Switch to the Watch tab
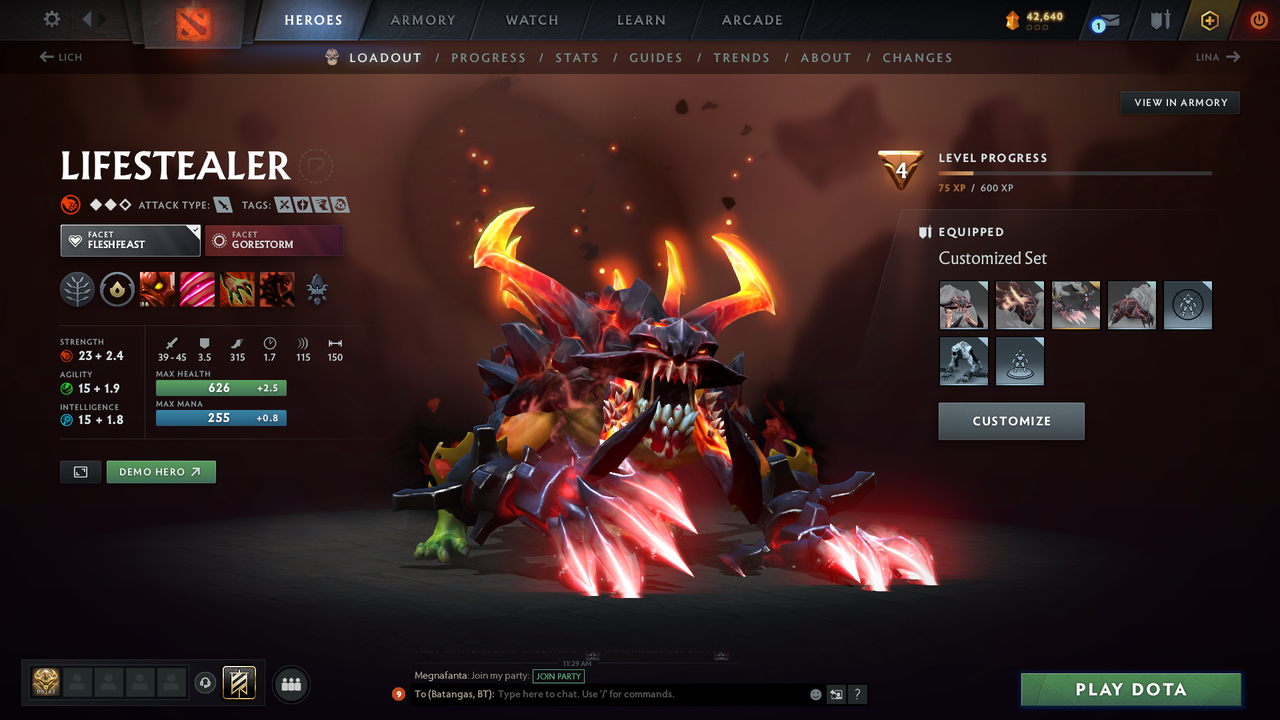Viewport: 1280px width, 720px height. (x=532, y=20)
